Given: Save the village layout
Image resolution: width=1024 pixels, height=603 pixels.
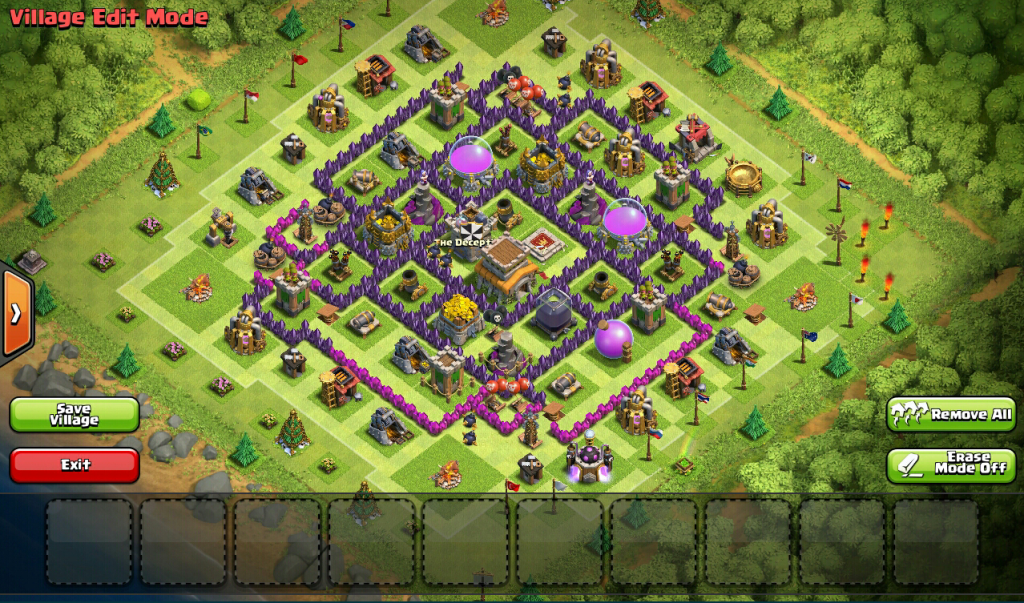Looking at the screenshot, I should (74, 415).
